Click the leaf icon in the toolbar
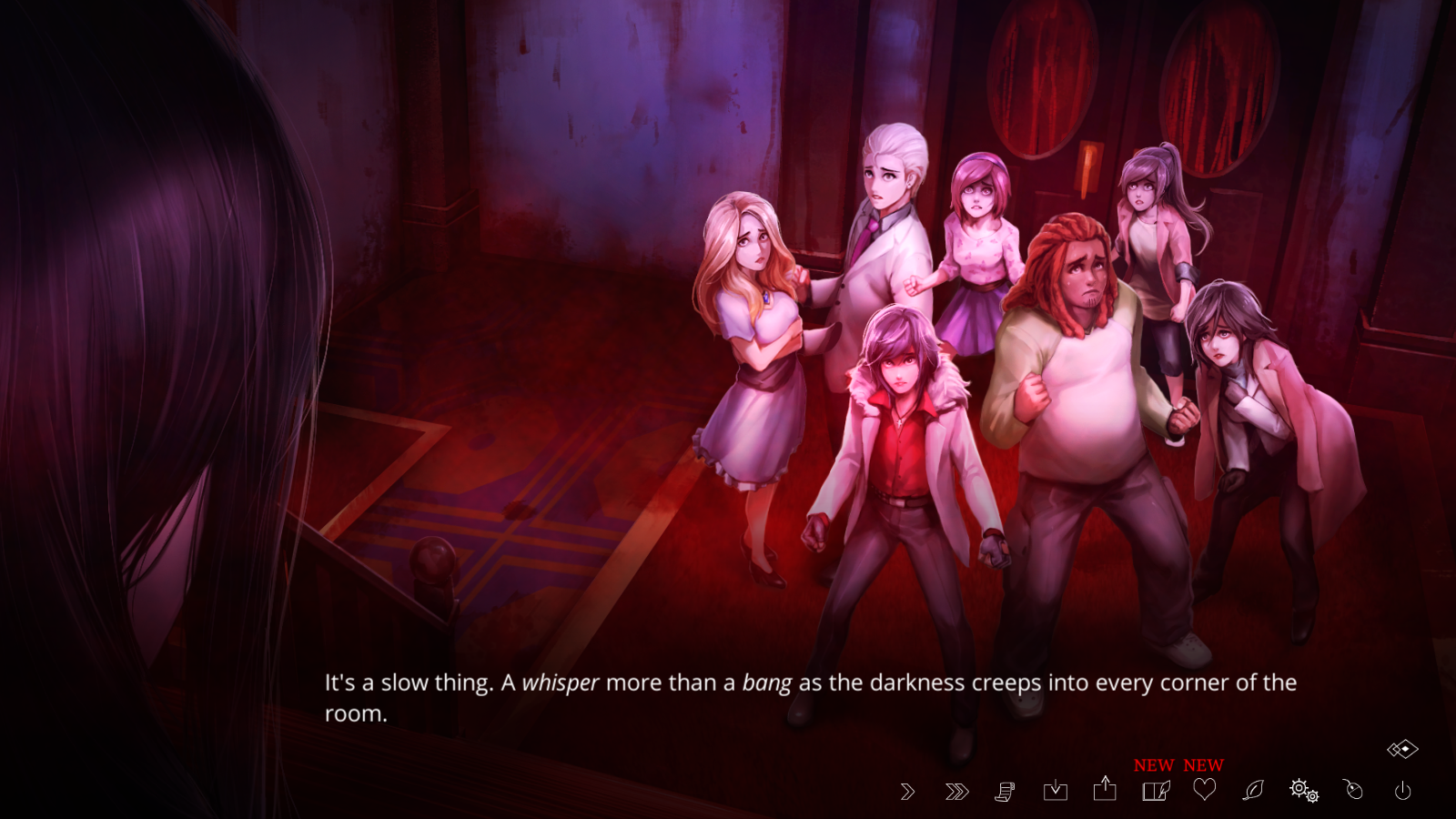 [1253, 790]
